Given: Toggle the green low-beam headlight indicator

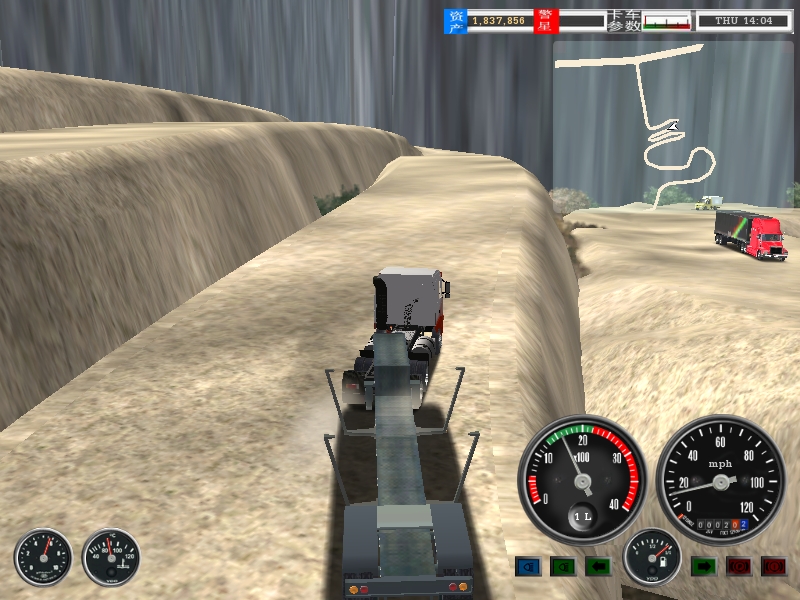Looking at the screenshot, I should click(563, 567).
